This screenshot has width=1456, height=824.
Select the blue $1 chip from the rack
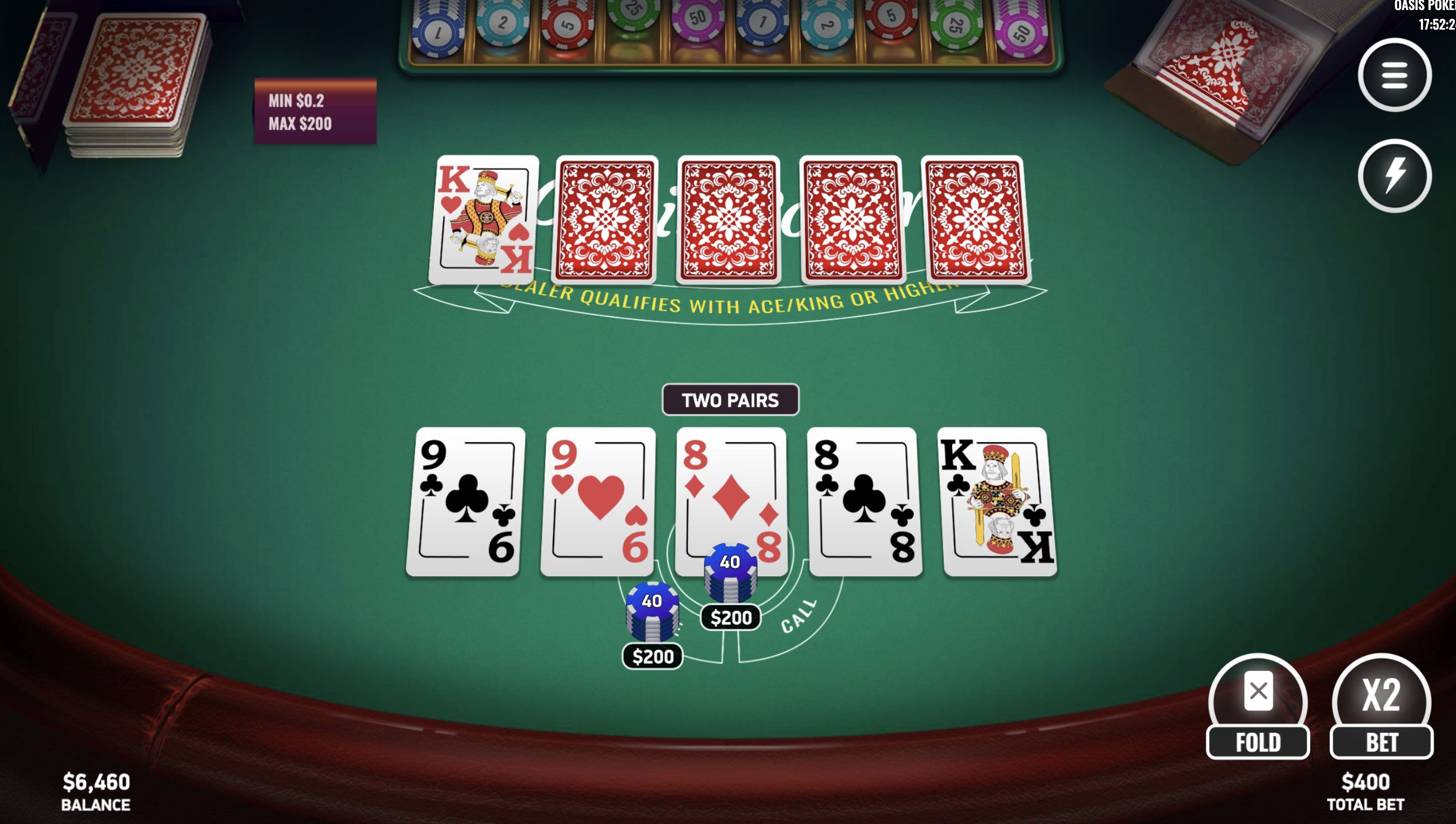[436, 30]
